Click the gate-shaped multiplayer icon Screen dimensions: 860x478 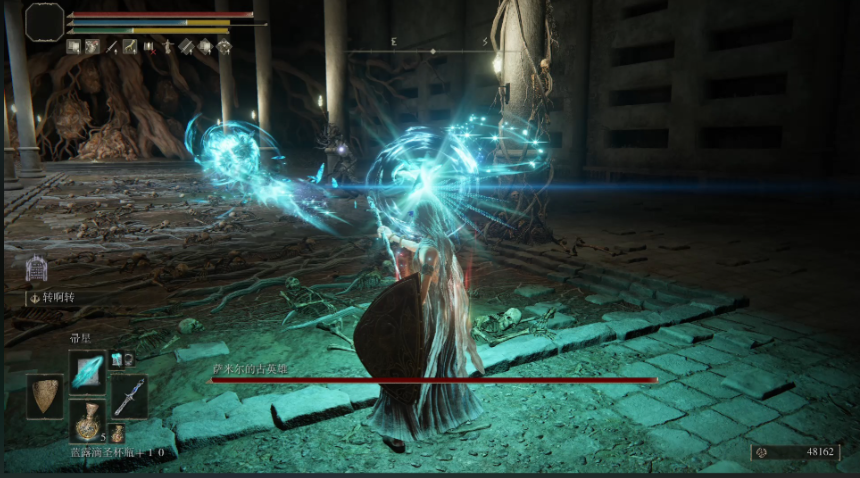pyautogui.click(x=36, y=268)
